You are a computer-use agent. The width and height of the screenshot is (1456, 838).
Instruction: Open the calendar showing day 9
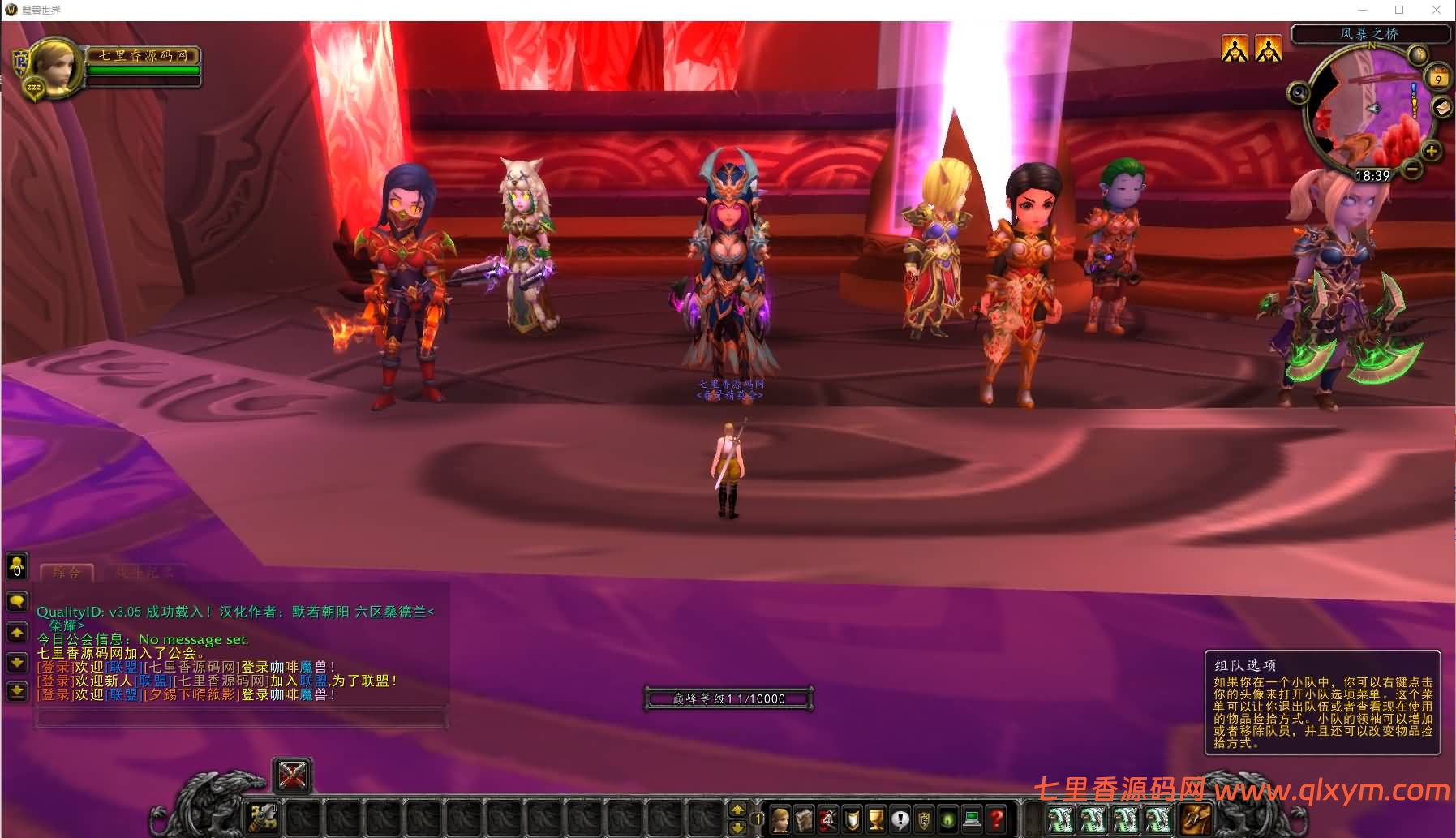coord(1438,78)
